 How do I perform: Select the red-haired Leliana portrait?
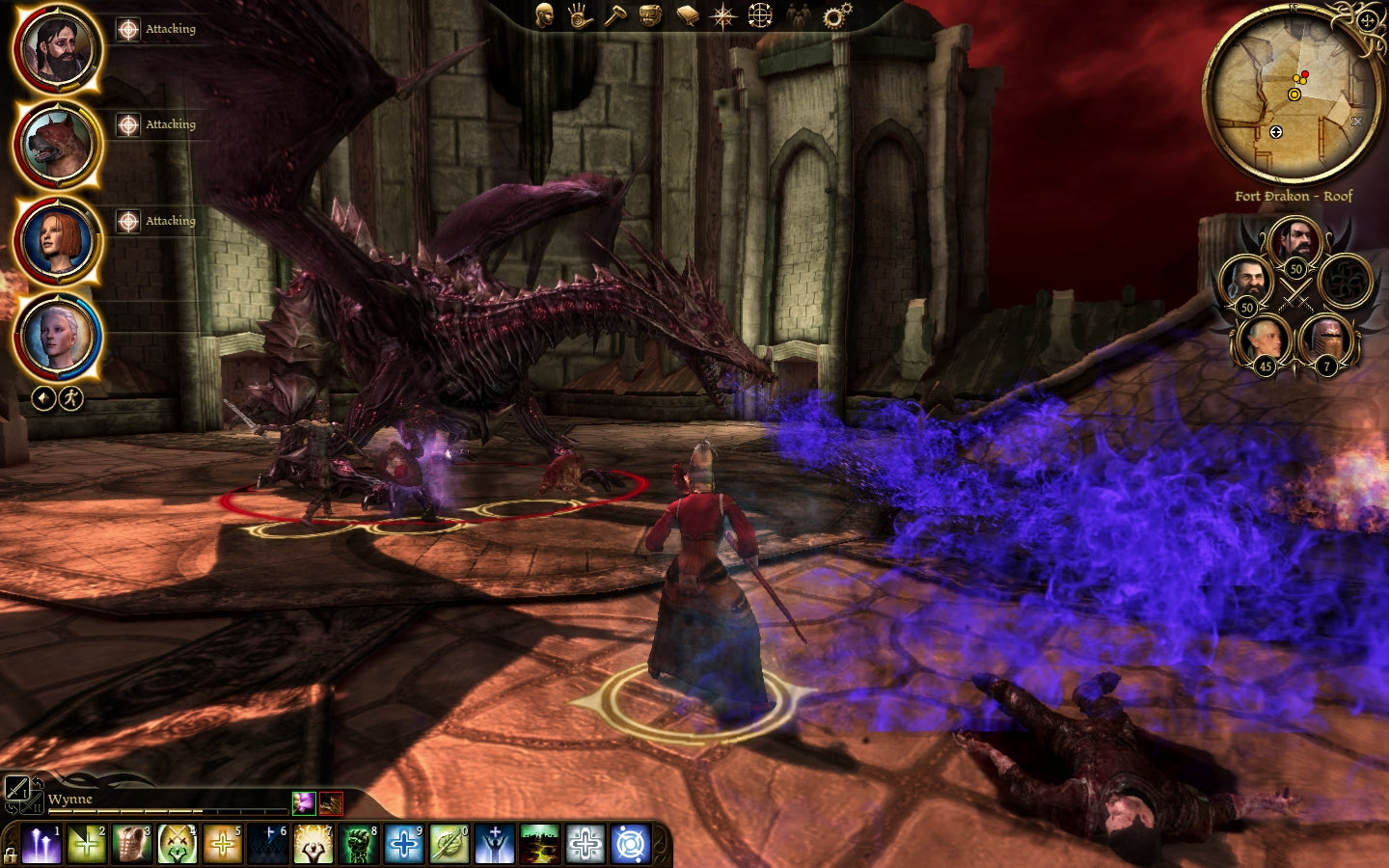57,241
